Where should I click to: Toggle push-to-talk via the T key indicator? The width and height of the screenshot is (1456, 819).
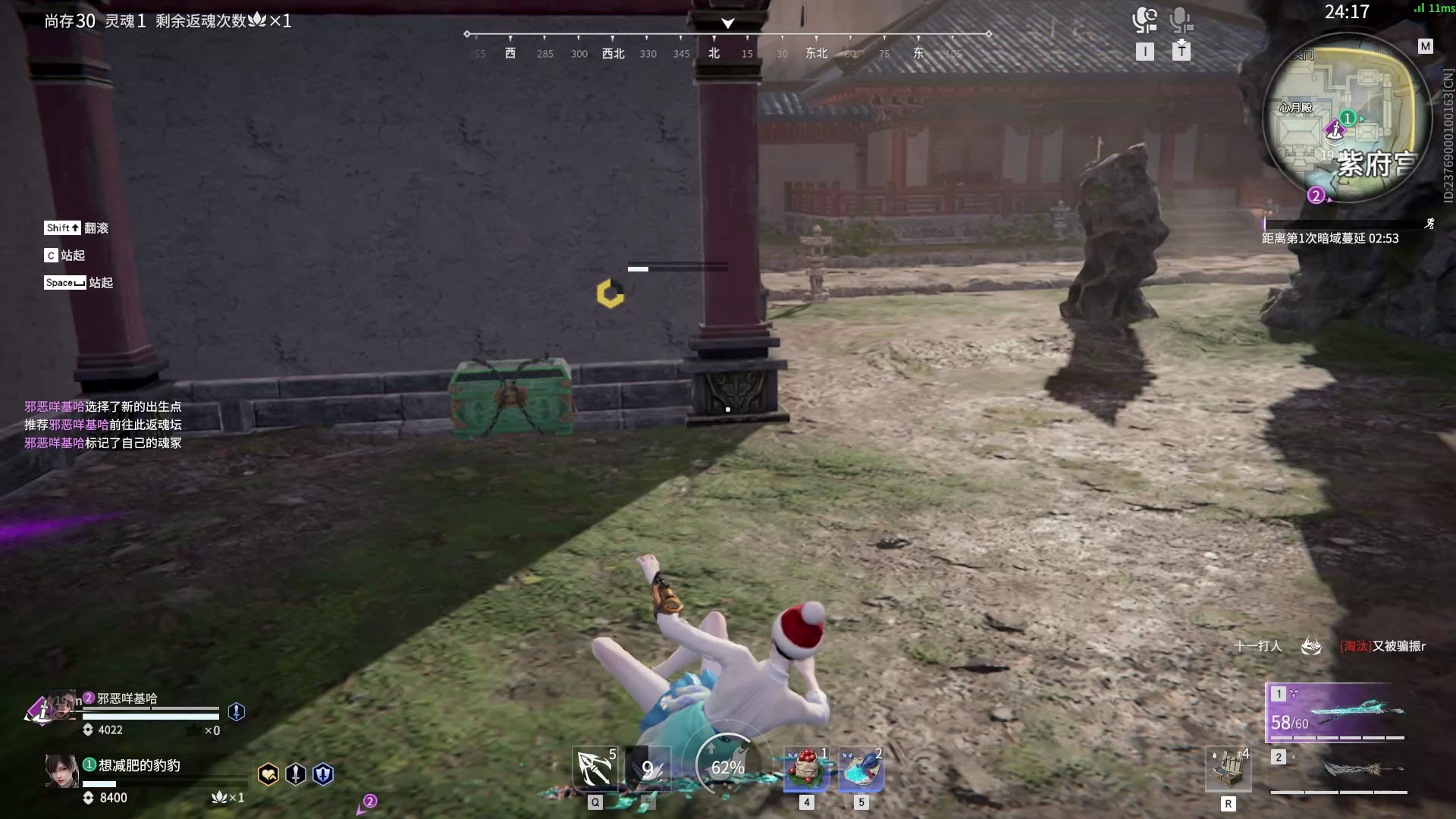point(1180,52)
